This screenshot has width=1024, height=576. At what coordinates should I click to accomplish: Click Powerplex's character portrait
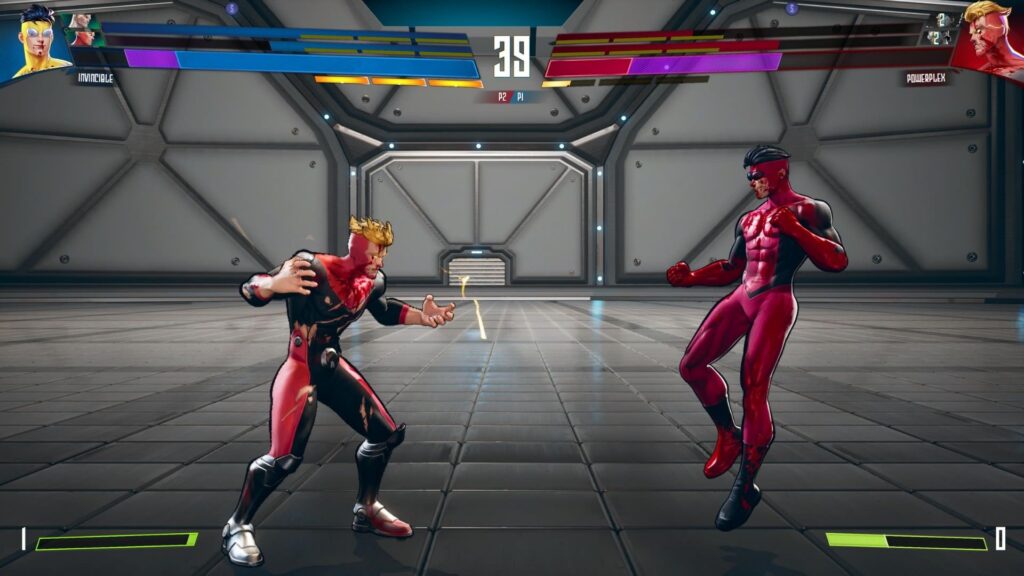(x=989, y=38)
